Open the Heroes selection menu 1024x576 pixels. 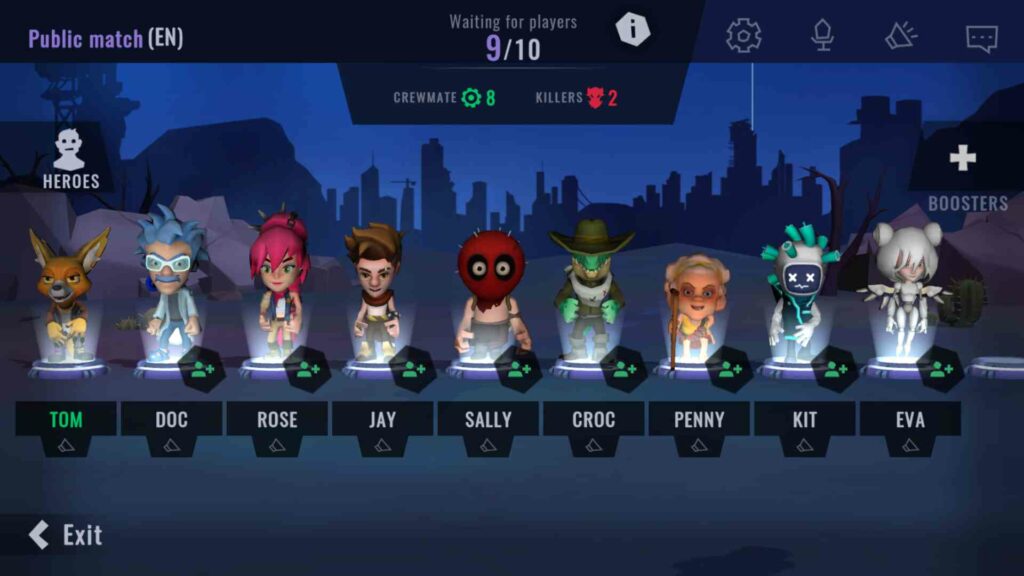(x=70, y=160)
